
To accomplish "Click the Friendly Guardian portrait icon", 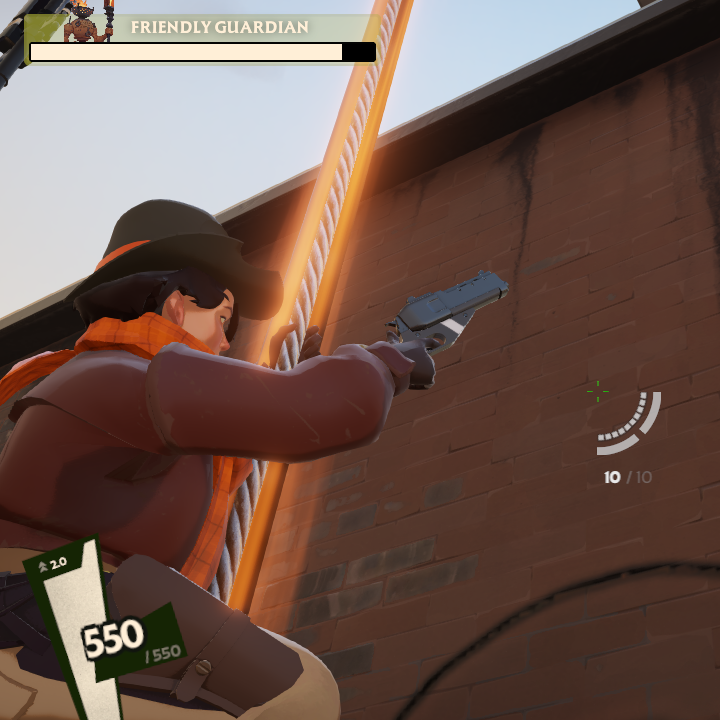I will pyautogui.click(x=88, y=22).
